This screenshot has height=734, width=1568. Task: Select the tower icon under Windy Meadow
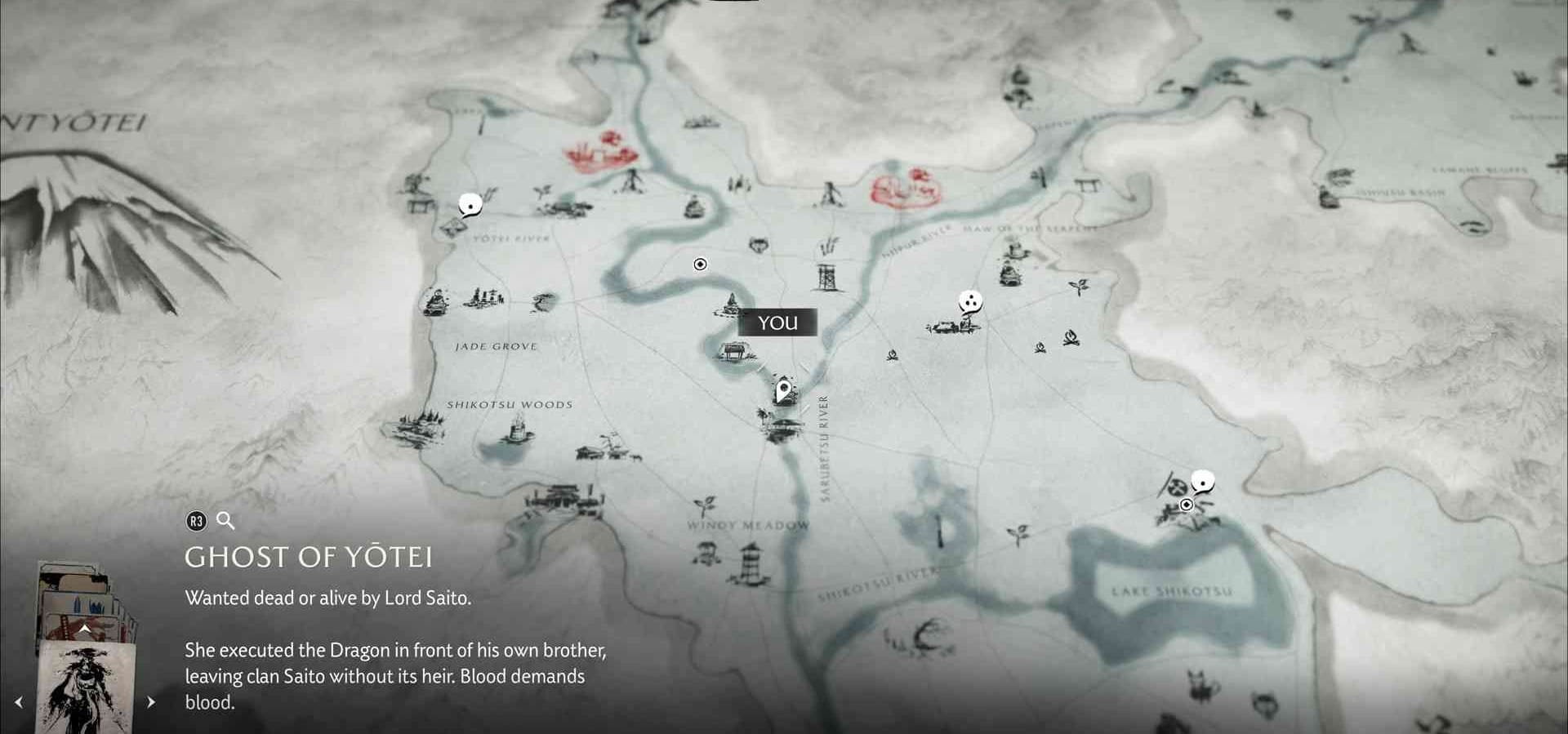(749, 565)
